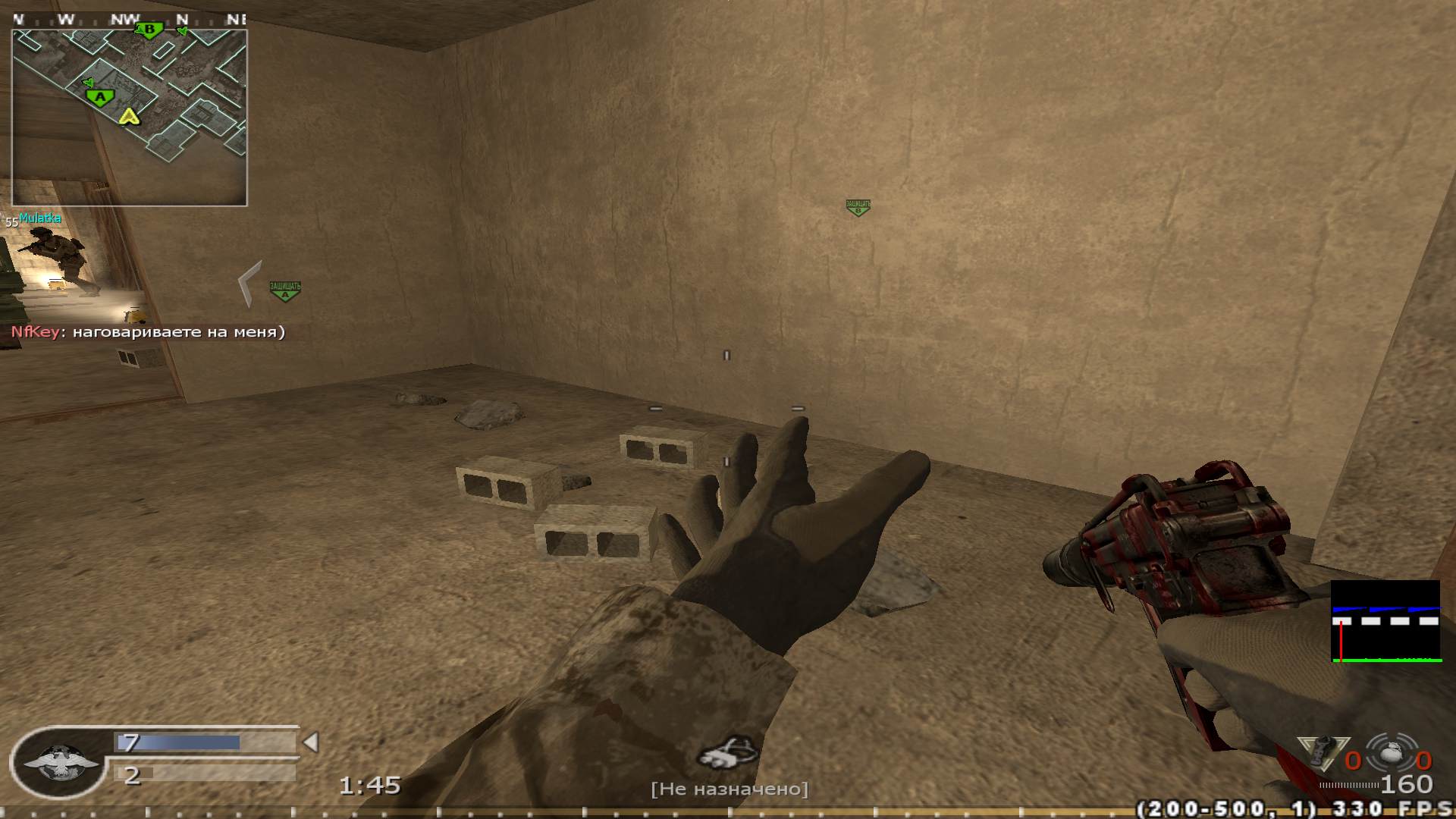Click the defend A waypoint icon
Image resolution: width=1456 pixels, height=819 pixels.
[285, 290]
